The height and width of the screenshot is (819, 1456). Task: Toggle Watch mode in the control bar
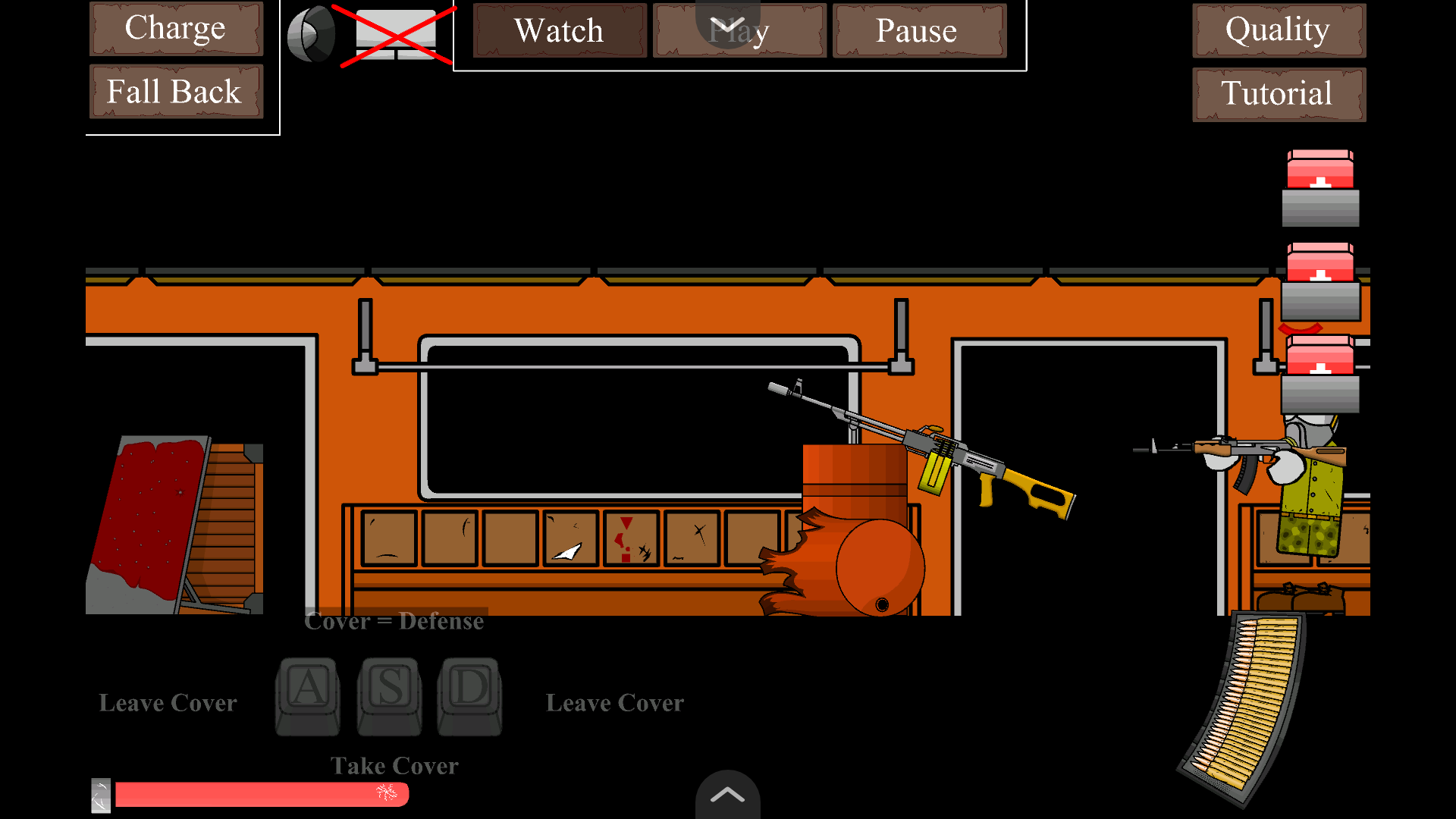coord(559,31)
